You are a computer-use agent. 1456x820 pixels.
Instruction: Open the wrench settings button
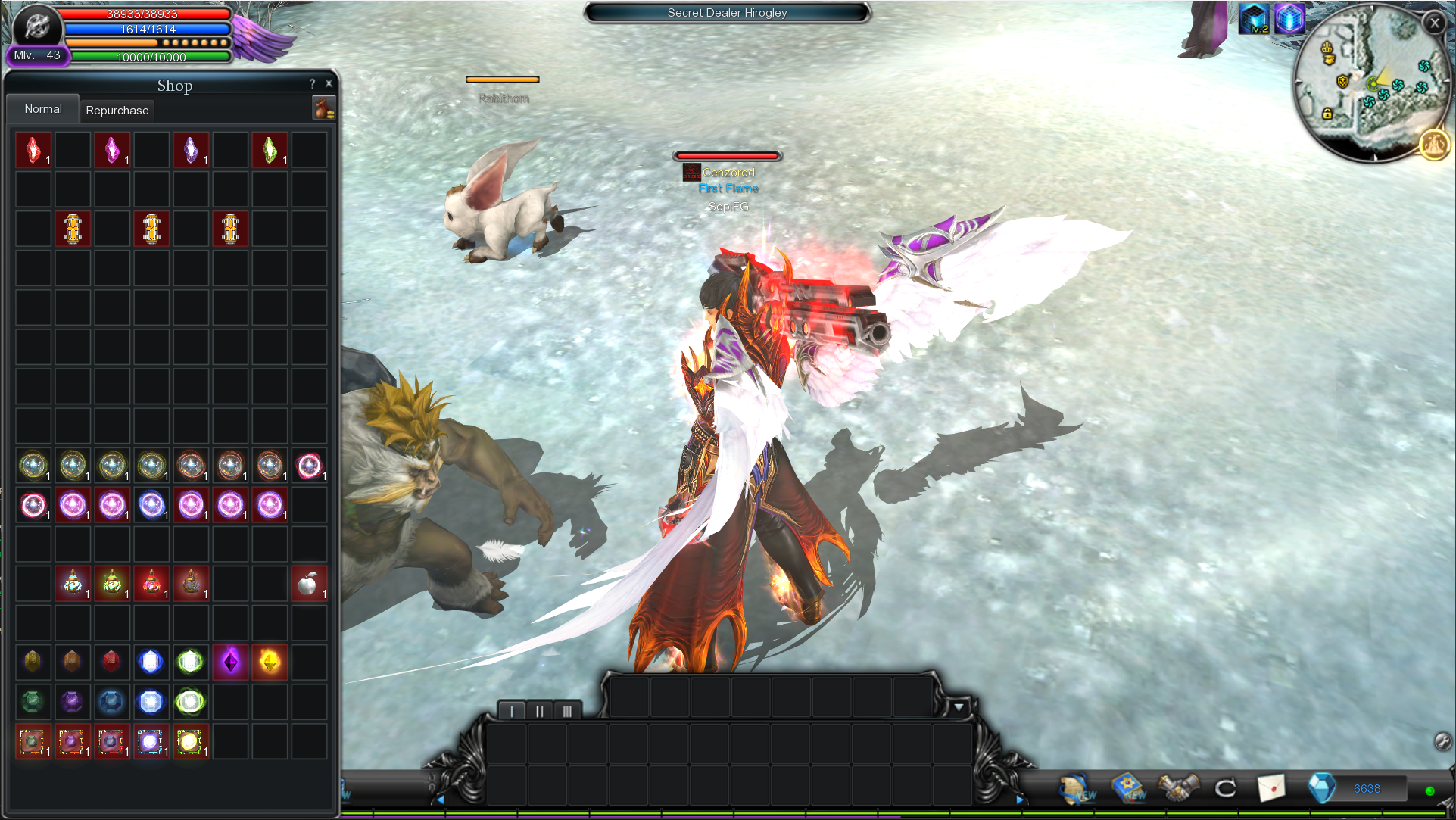[1442, 741]
